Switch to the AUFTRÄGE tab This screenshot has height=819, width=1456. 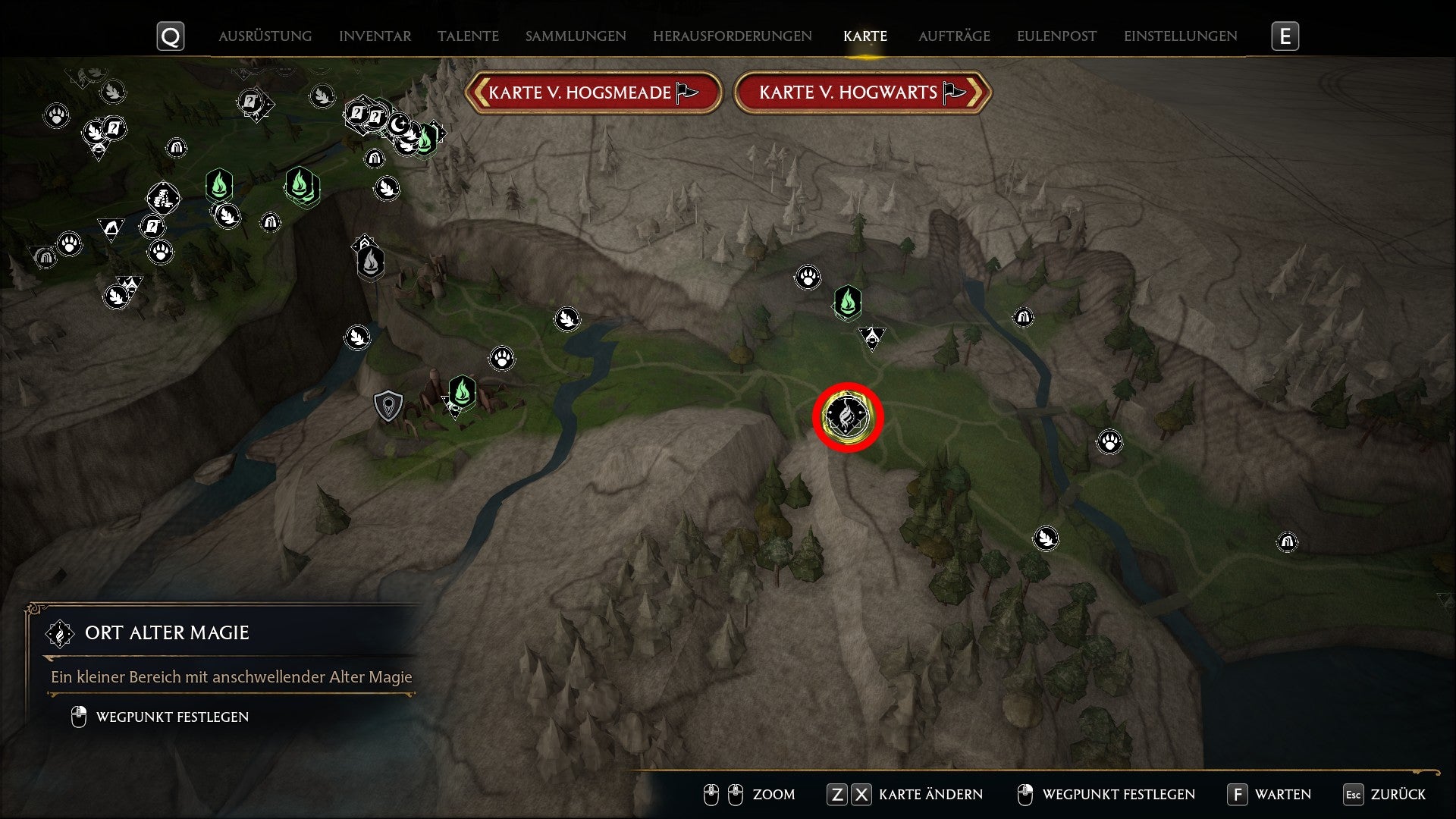(953, 36)
